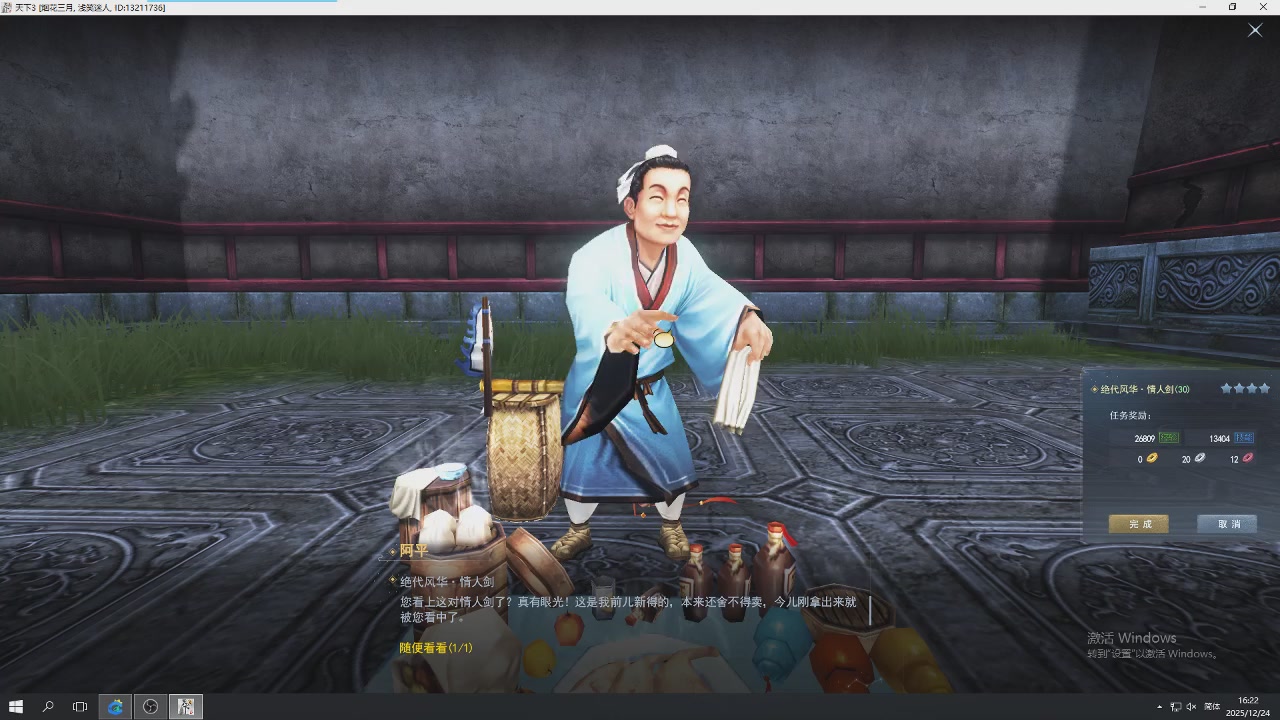Click the 完成 button to complete the quest
This screenshot has height=720, width=1280.
[1139, 523]
